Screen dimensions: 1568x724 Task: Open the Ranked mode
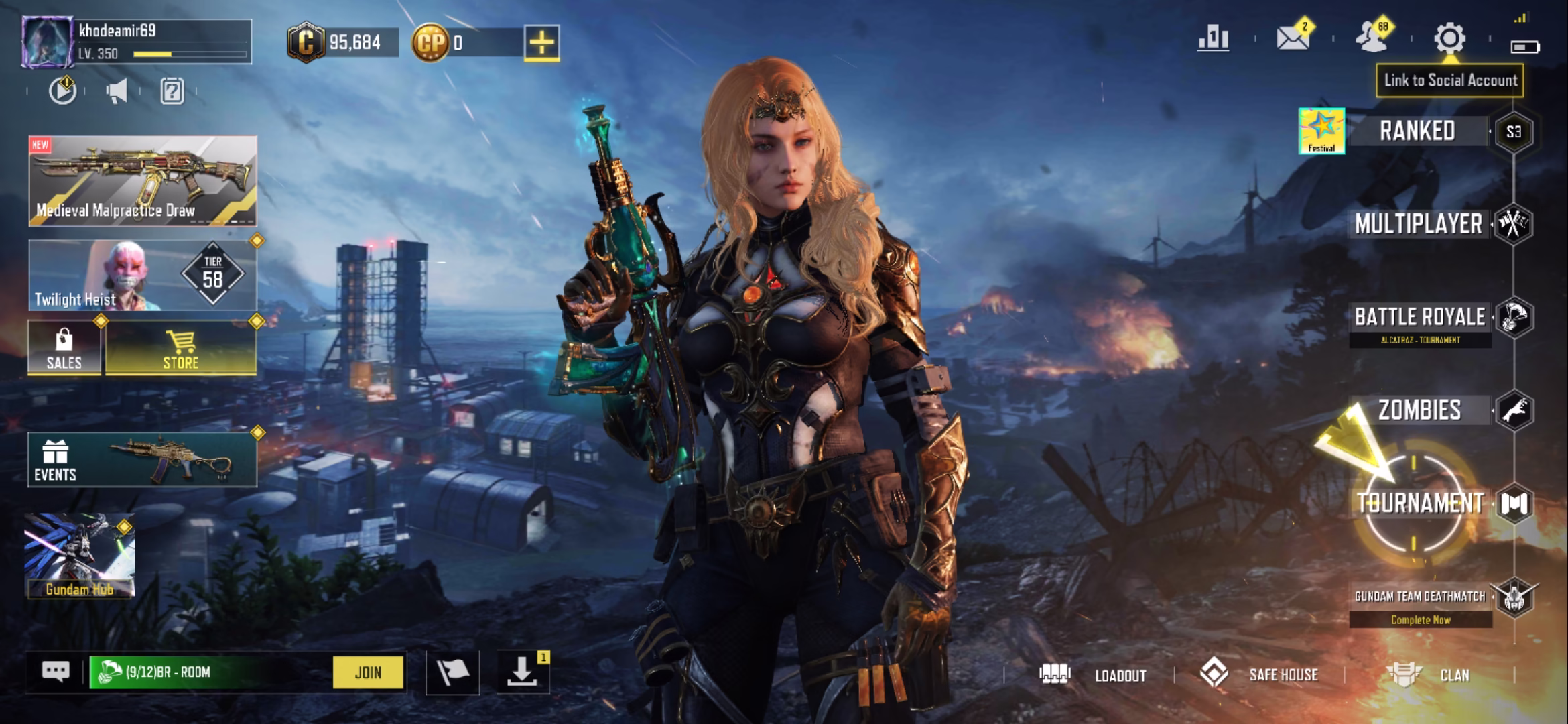tap(1417, 131)
